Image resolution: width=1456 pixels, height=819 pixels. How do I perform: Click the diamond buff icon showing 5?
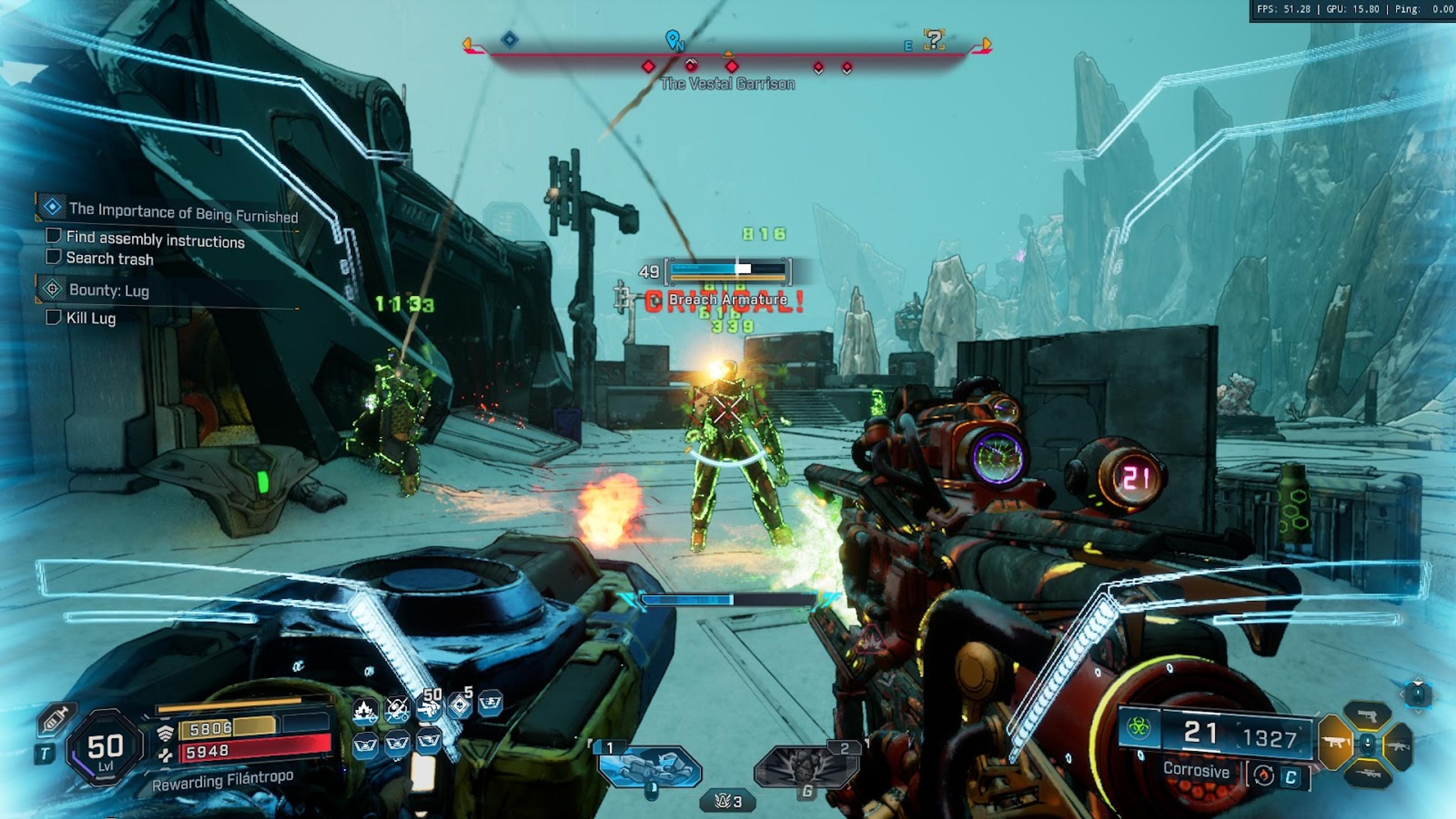click(460, 705)
